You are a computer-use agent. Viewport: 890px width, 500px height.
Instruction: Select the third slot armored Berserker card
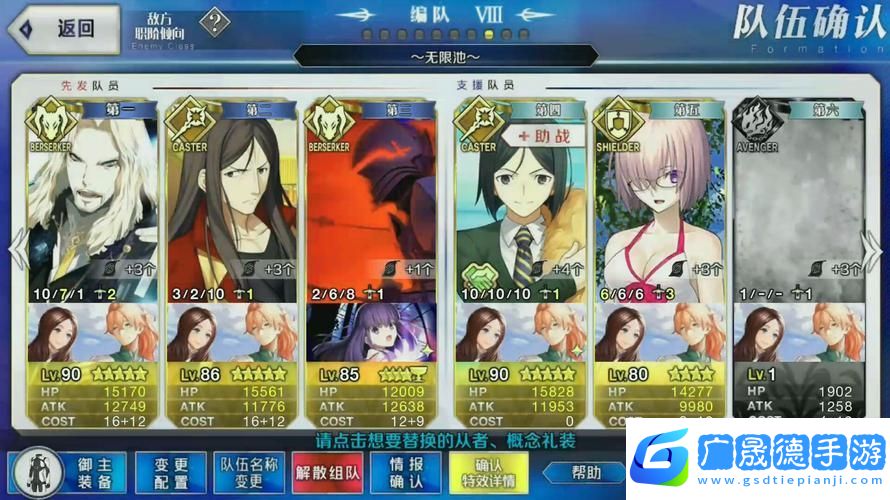tap(371, 200)
